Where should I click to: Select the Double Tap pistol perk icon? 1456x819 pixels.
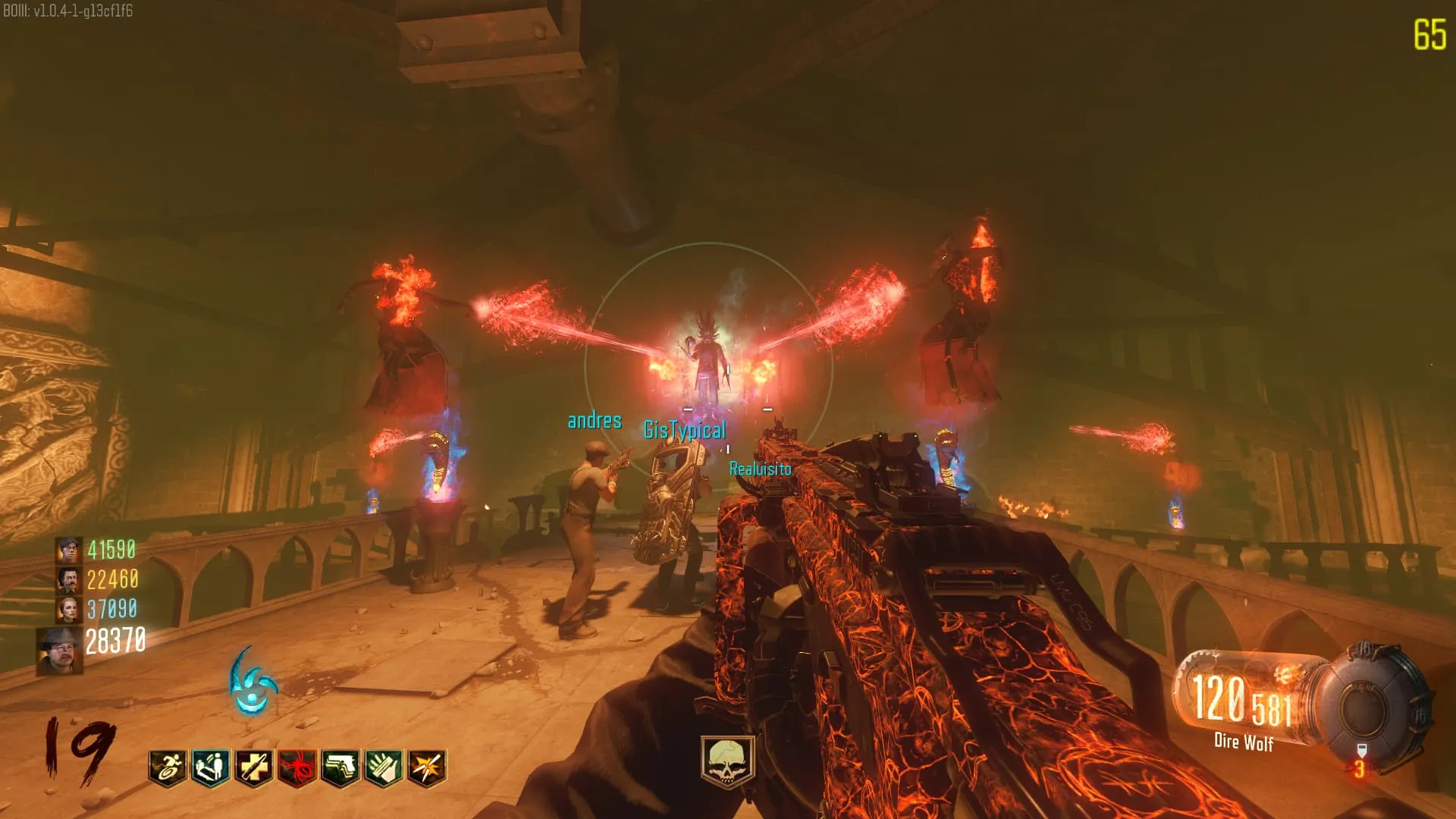click(340, 767)
